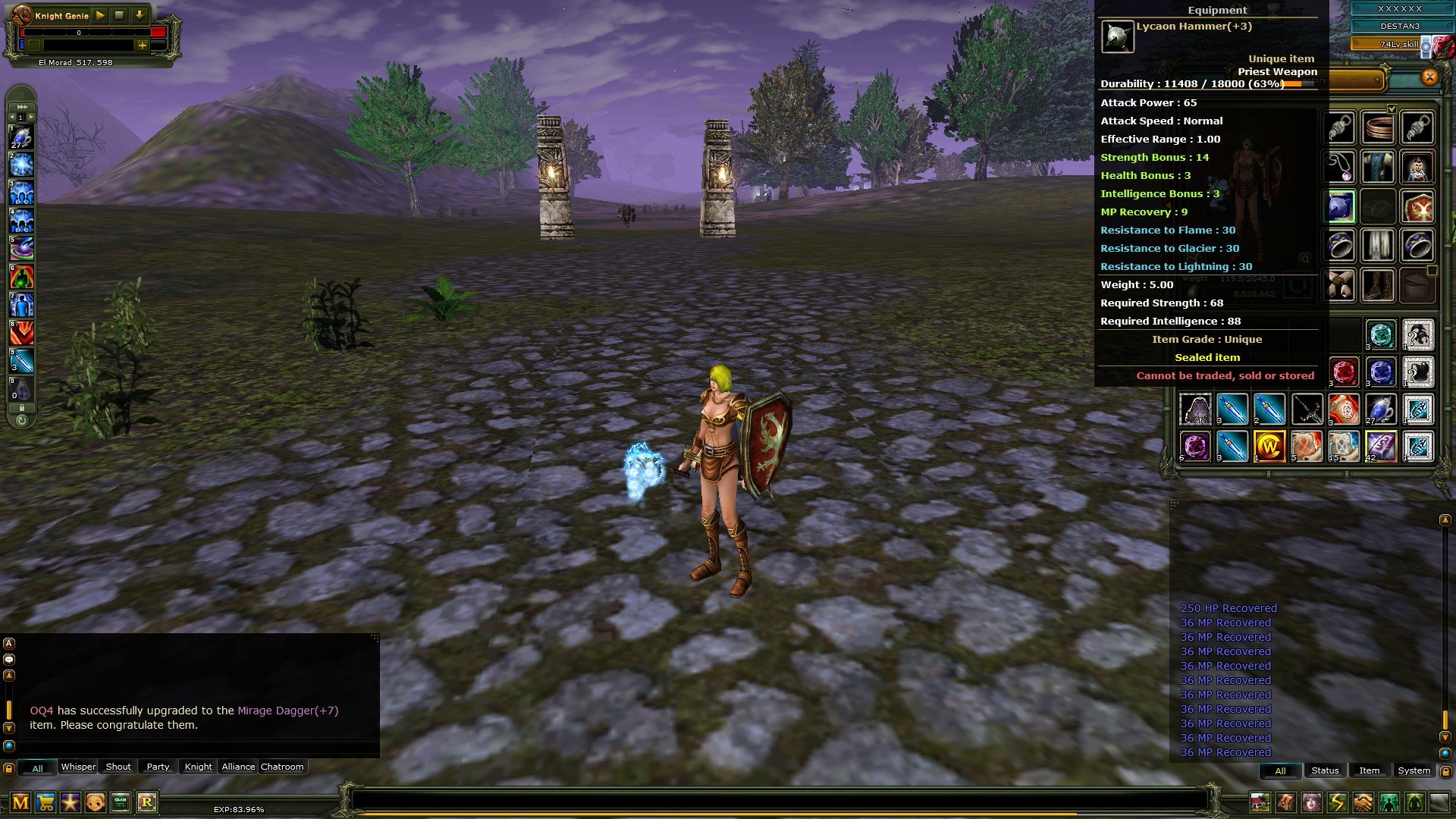The width and height of the screenshot is (1456, 819).
Task: Switch to the Whisper chat tab
Action: (78, 767)
